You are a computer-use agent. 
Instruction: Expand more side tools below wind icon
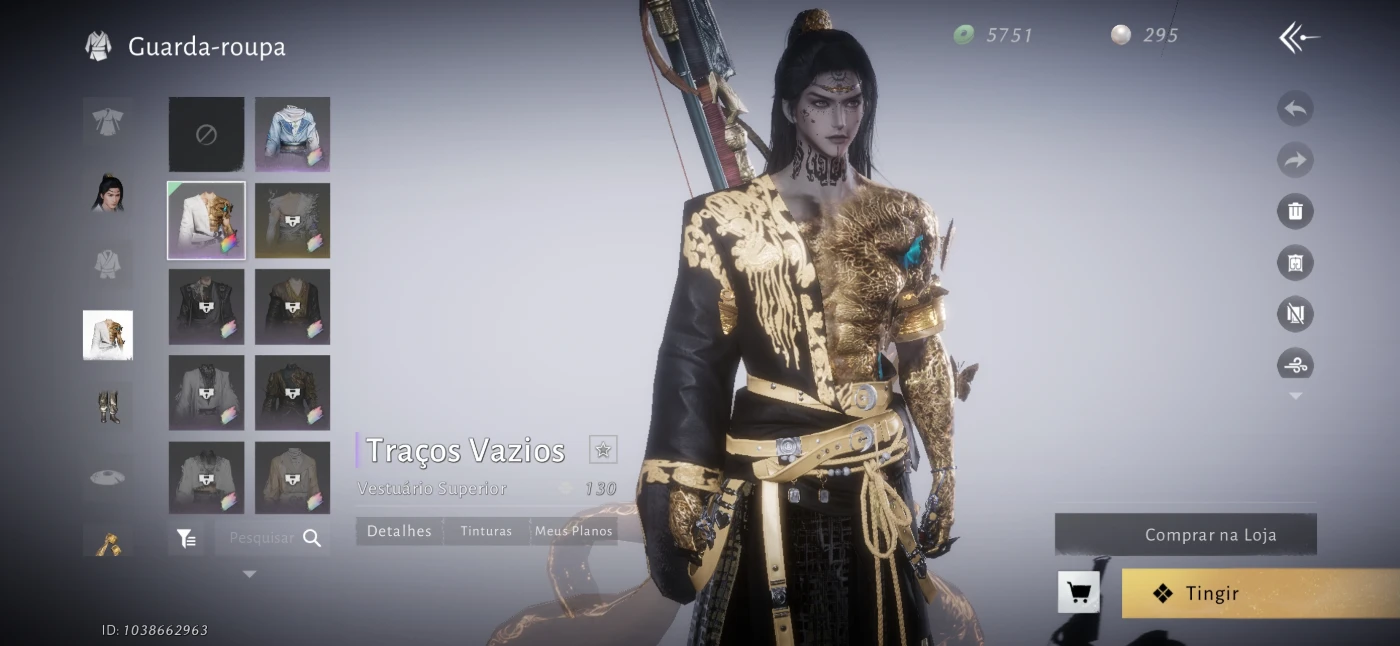point(1295,397)
